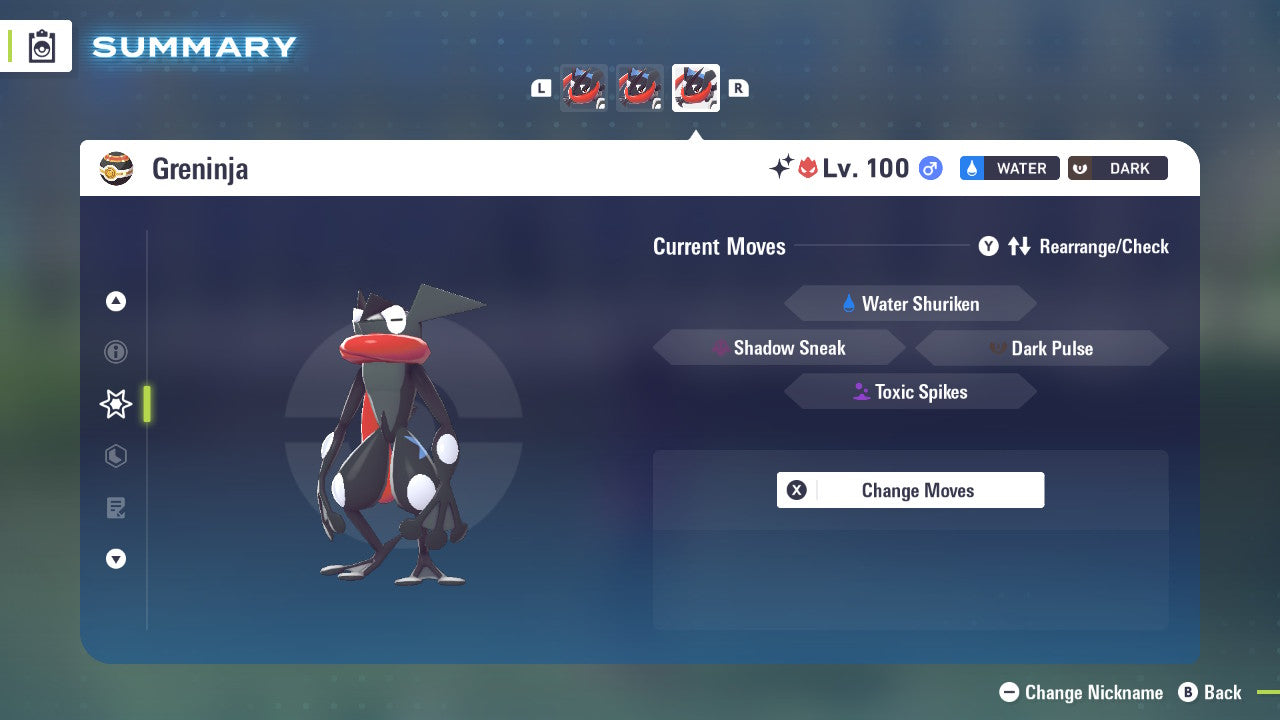This screenshot has width=1280, height=720.
Task: Click the L shoulder button indicator above party
Action: tap(540, 88)
